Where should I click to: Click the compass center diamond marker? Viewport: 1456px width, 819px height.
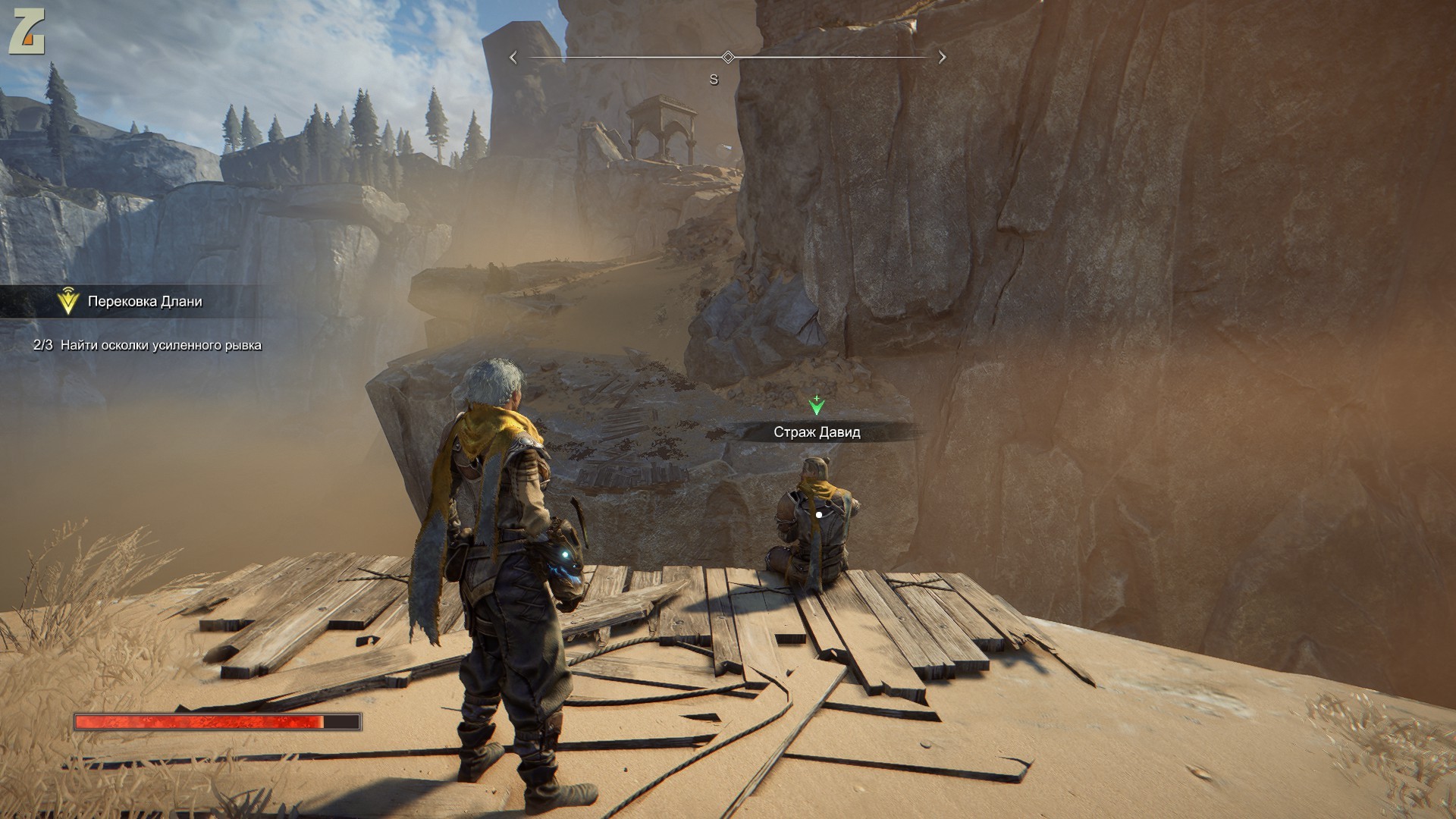[728, 57]
